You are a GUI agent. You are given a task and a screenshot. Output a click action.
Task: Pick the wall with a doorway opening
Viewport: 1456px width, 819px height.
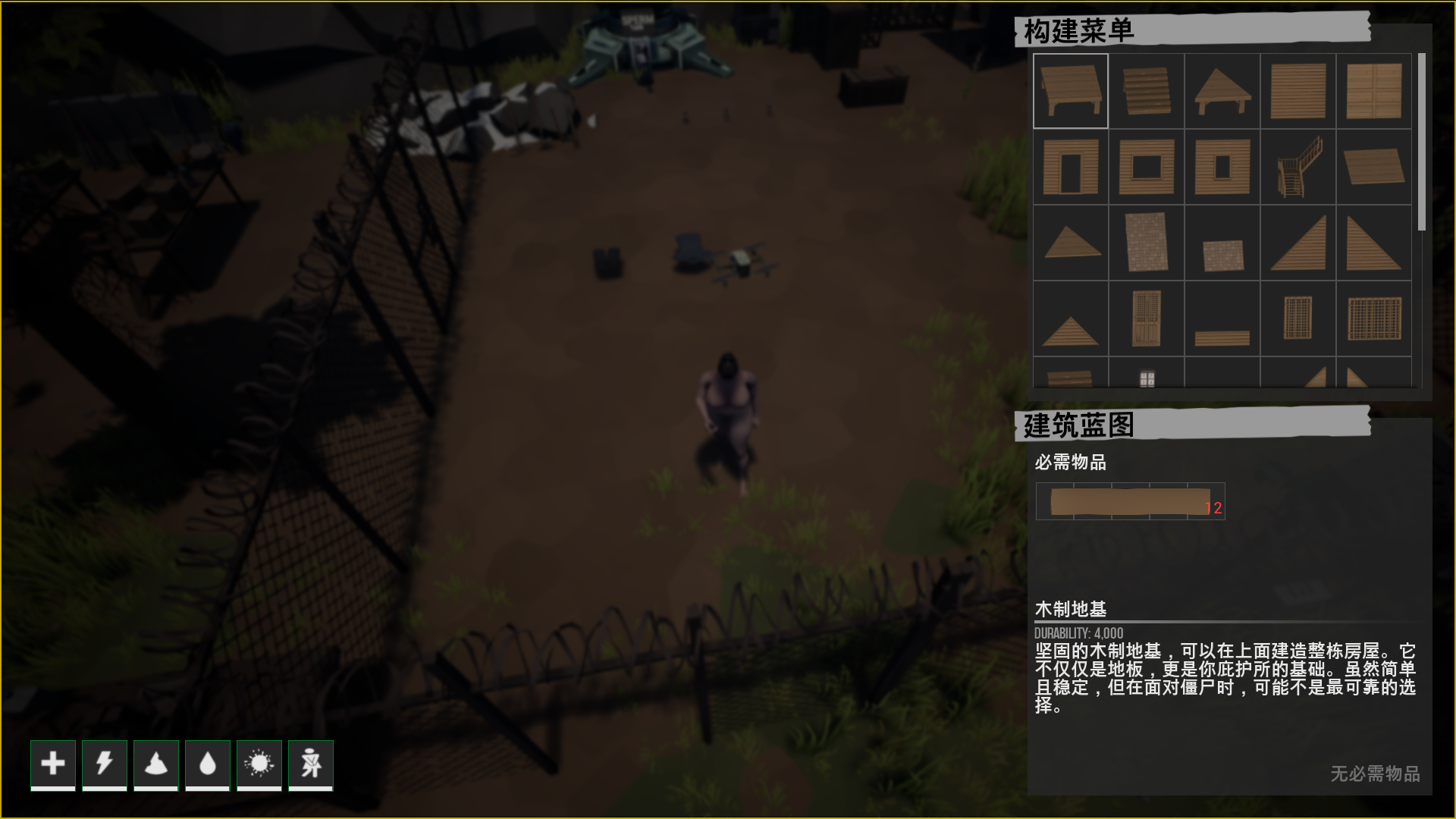tap(1070, 167)
